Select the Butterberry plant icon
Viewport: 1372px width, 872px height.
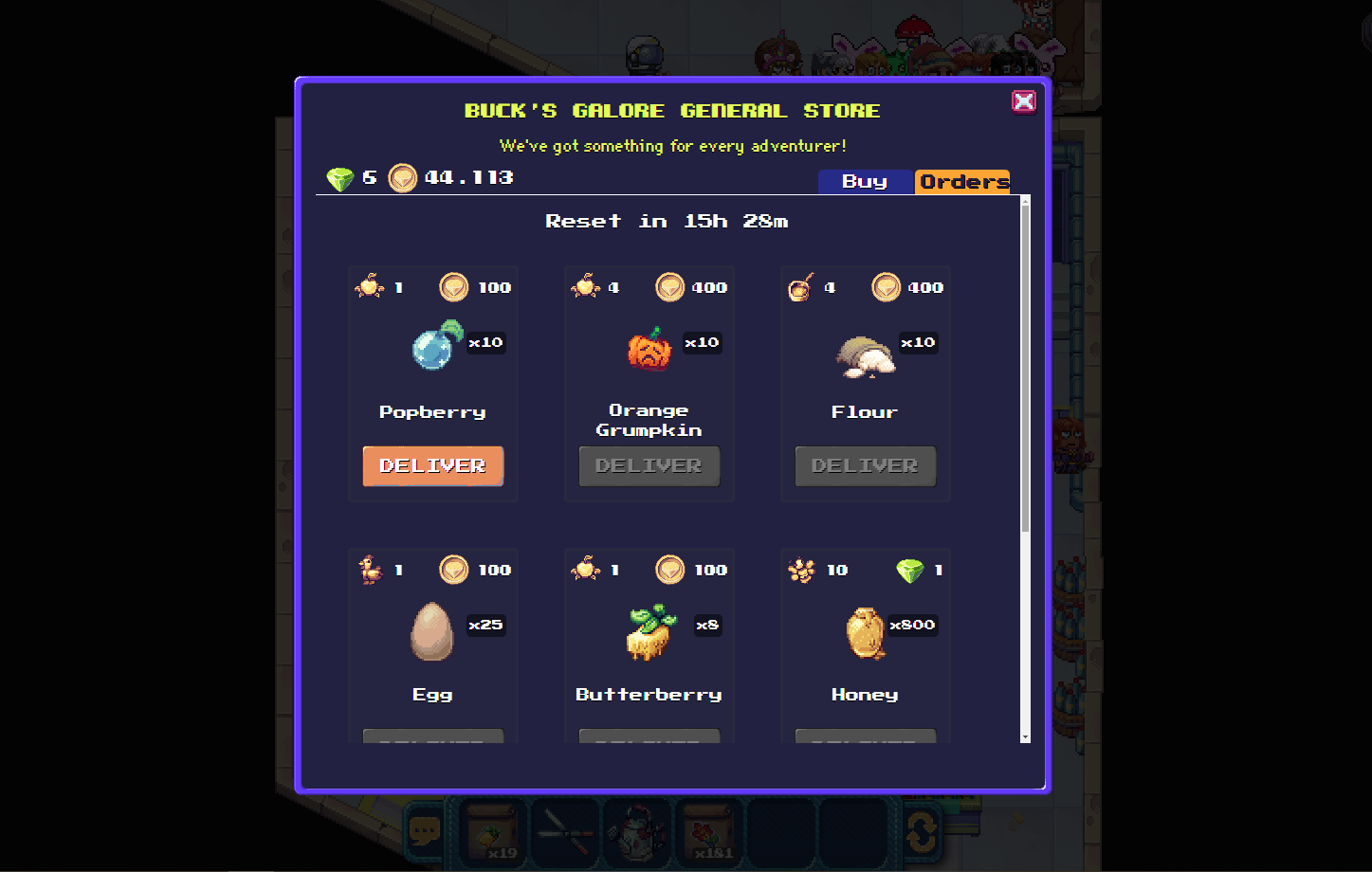pos(649,633)
